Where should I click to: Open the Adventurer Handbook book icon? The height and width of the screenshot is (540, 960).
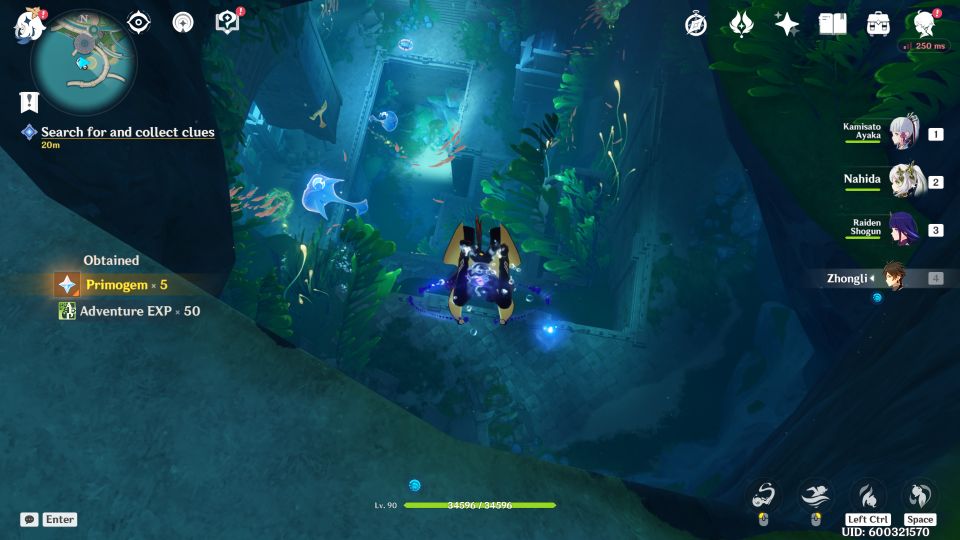point(832,24)
